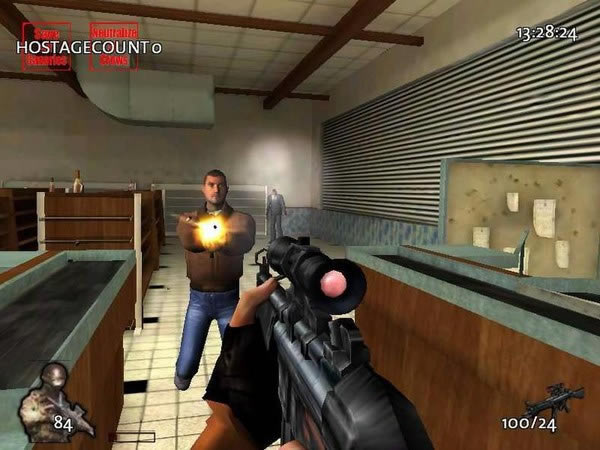This screenshot has width=600, height=450.
Task: Select the red Neutralize objective box
Action: (114, 46)
